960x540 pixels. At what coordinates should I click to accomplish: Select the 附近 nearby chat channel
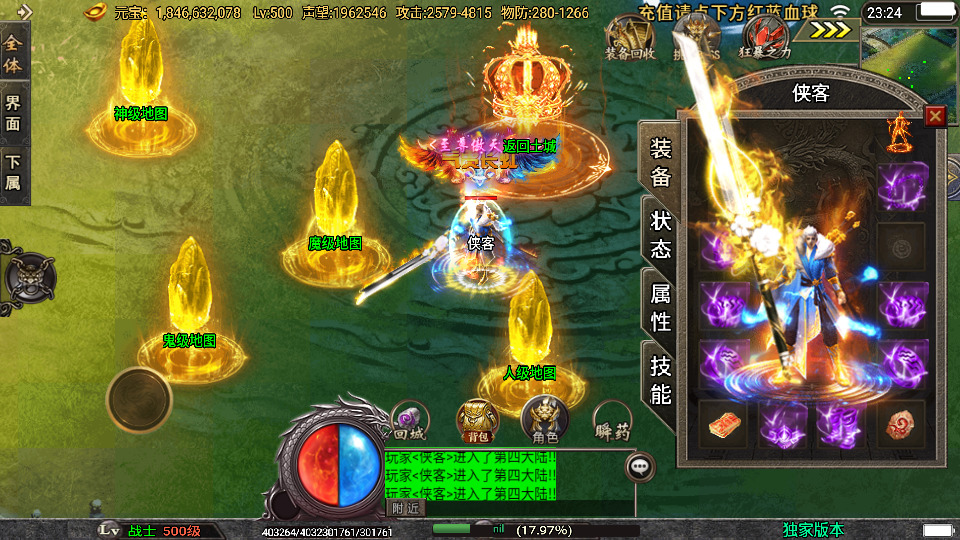pyautogui.click(x=405, y=508)
